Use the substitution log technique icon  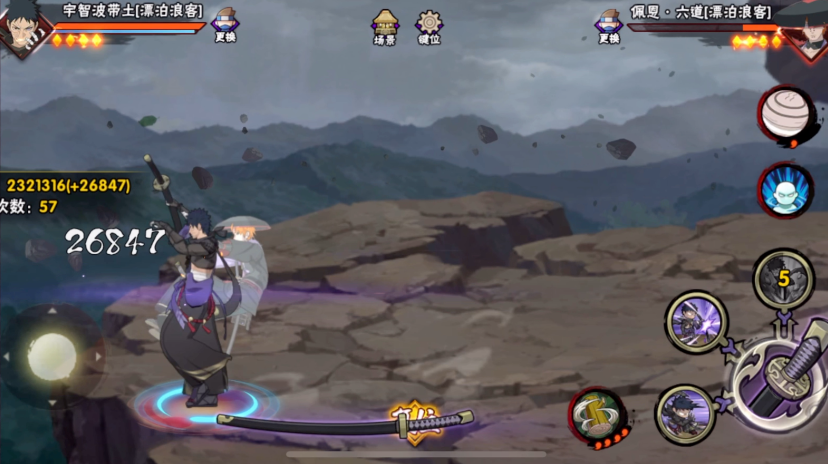tap(597, 415)
